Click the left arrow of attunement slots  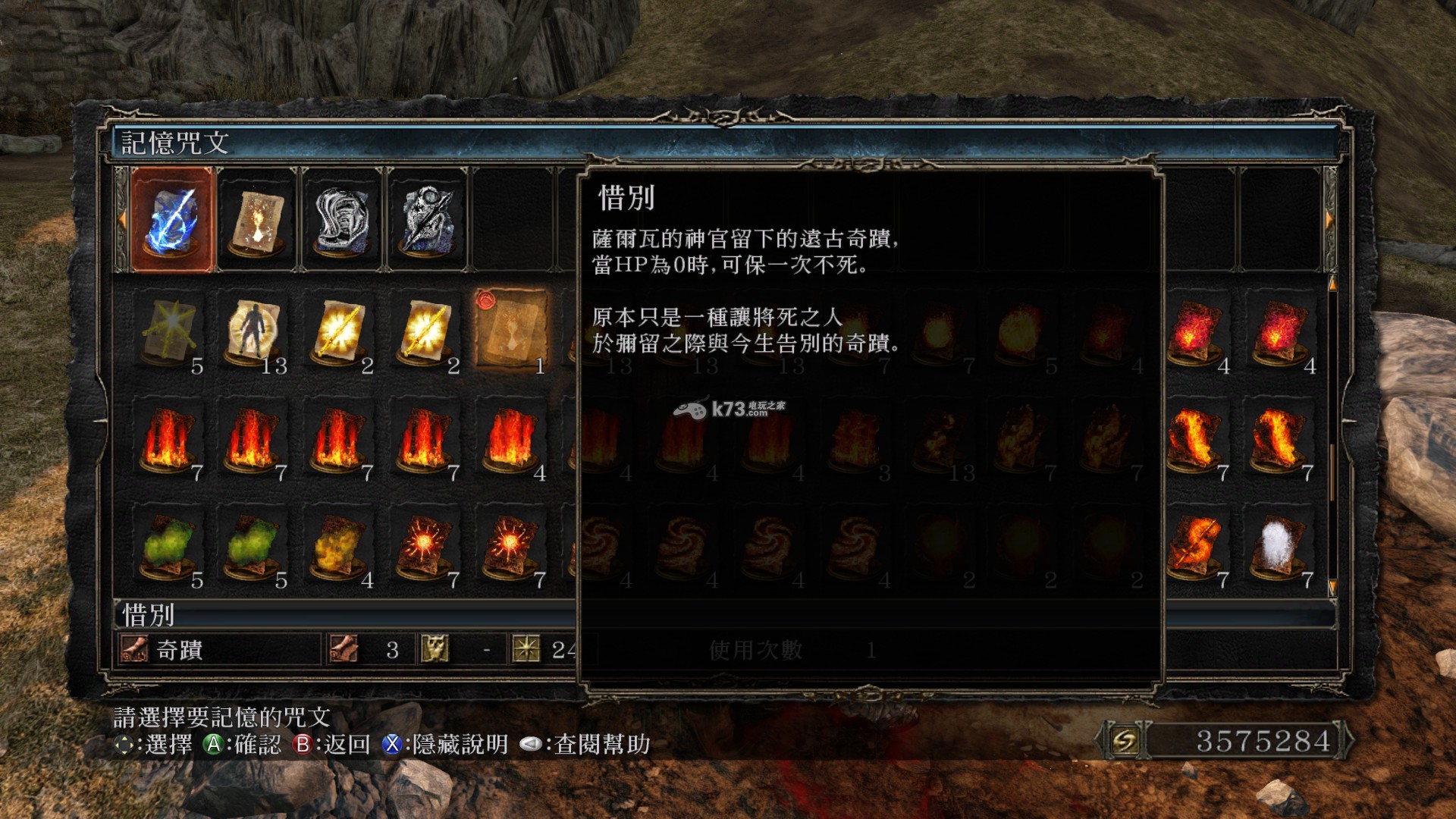(121, 219)
